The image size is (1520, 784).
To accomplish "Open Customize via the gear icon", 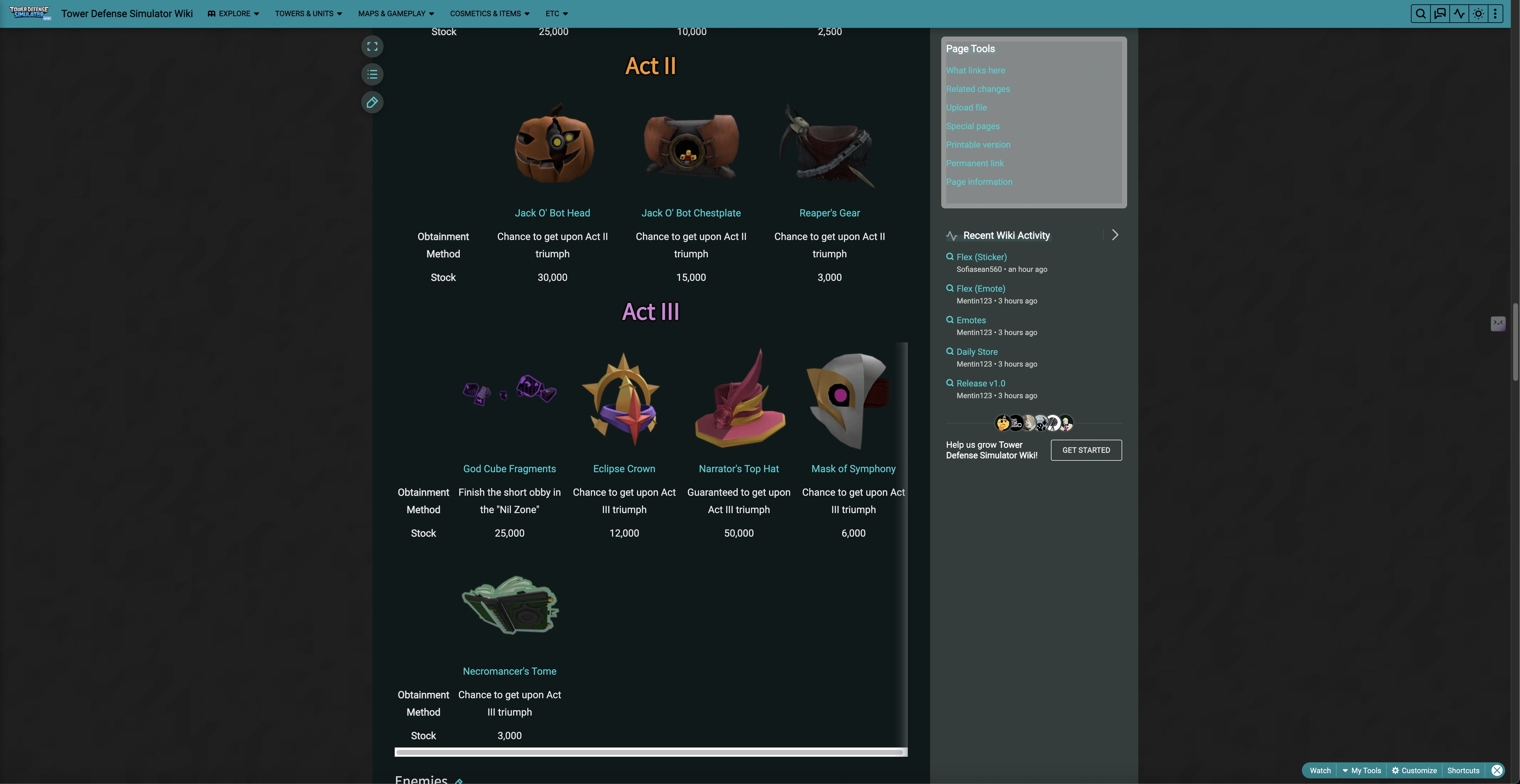I will 1414,770.
